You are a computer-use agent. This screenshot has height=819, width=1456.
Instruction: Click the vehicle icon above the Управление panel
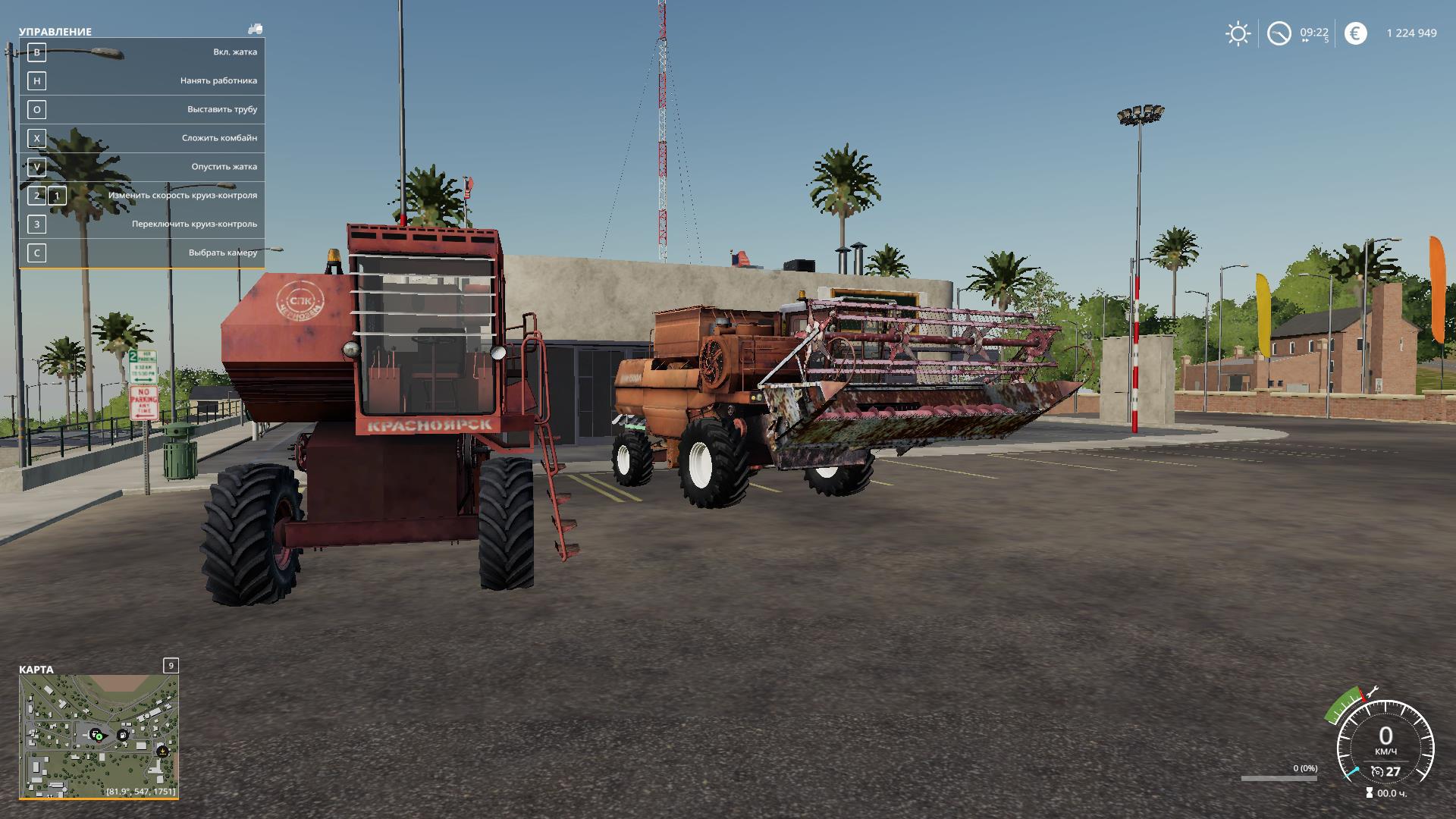coord(255,29)
